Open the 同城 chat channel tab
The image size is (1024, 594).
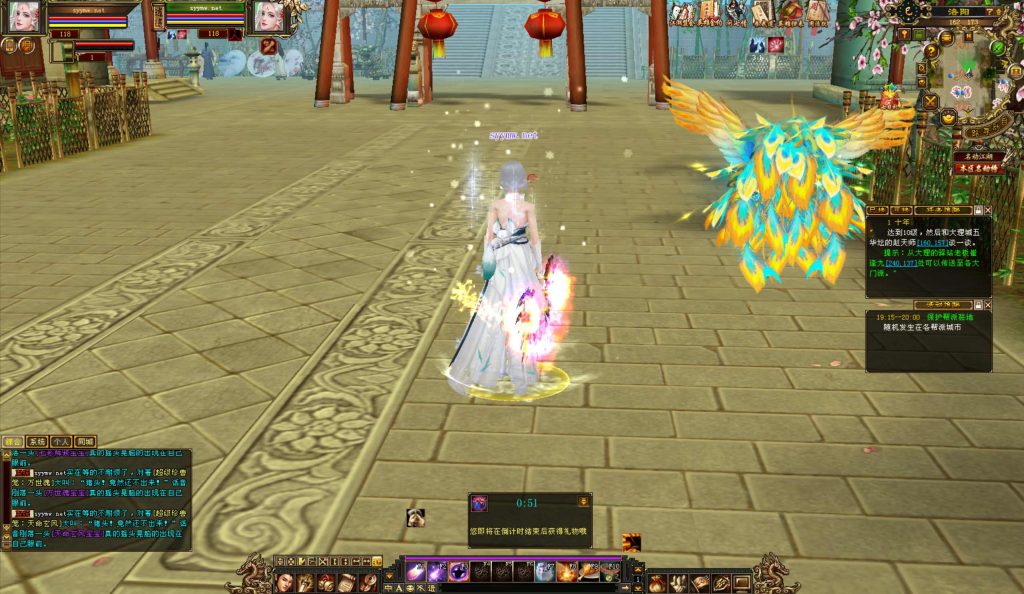(x=85, y=441)
